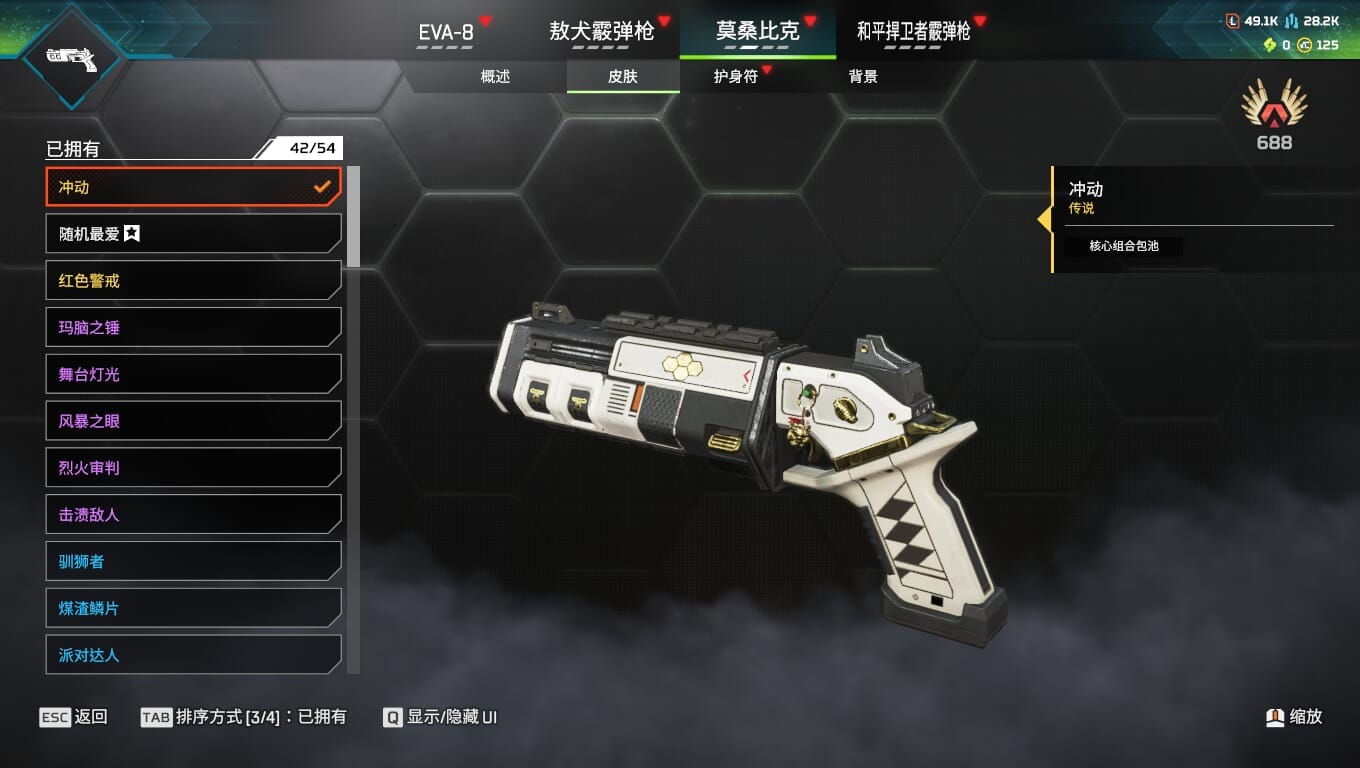Open the 敖犬霰弹枪 weapon tab
The width and height of the screenshot is (1360, 768).
[x=601, y=32]
